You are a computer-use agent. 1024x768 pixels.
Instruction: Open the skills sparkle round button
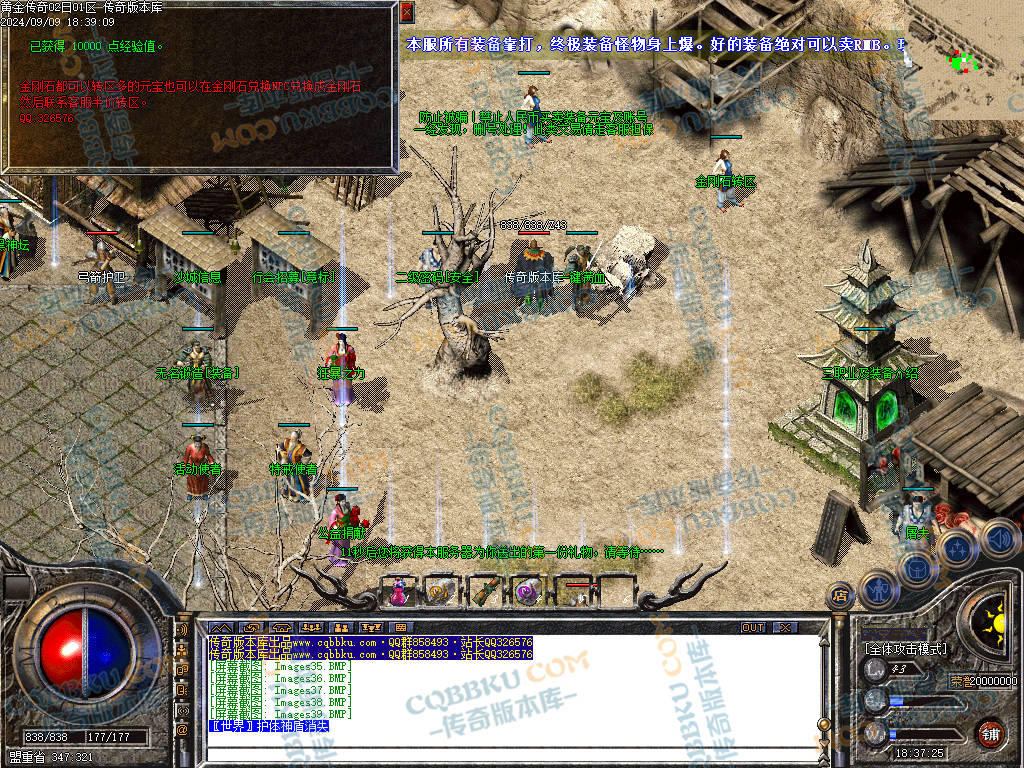[957, 547]
